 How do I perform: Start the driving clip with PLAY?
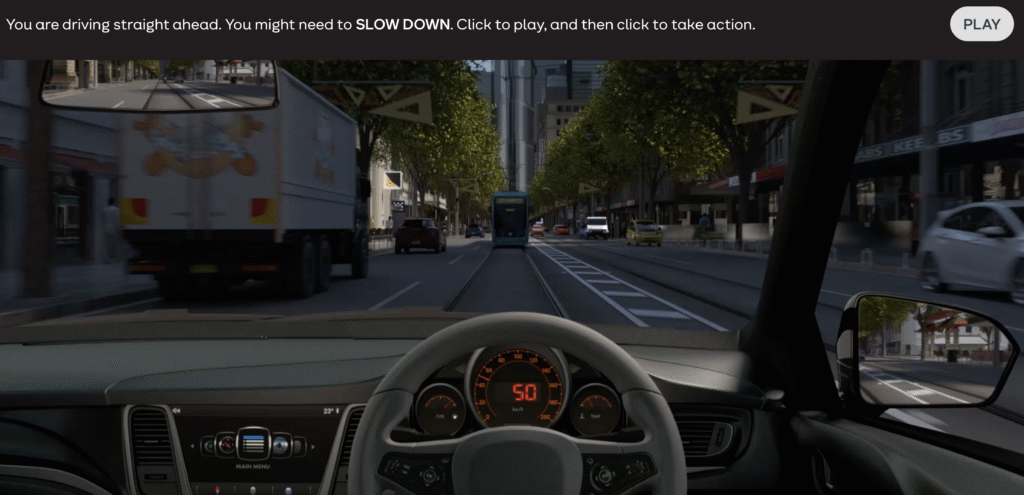tap(981, 24)
